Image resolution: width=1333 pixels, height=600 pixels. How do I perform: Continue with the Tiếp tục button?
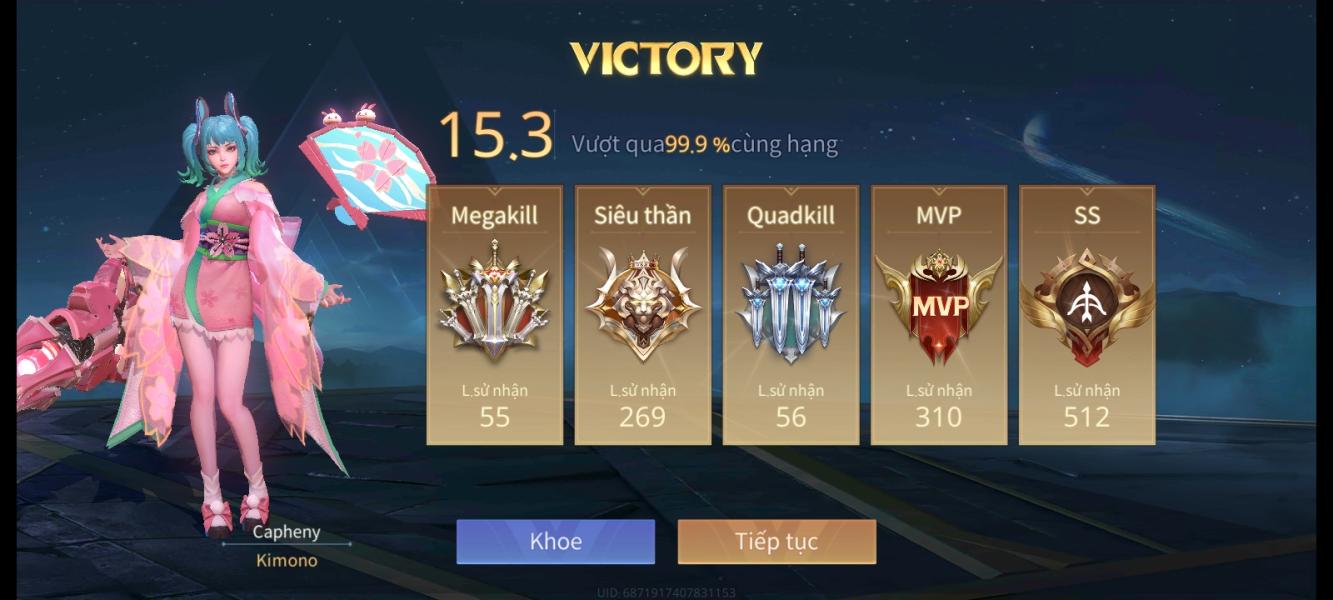[x=776, y=542]
